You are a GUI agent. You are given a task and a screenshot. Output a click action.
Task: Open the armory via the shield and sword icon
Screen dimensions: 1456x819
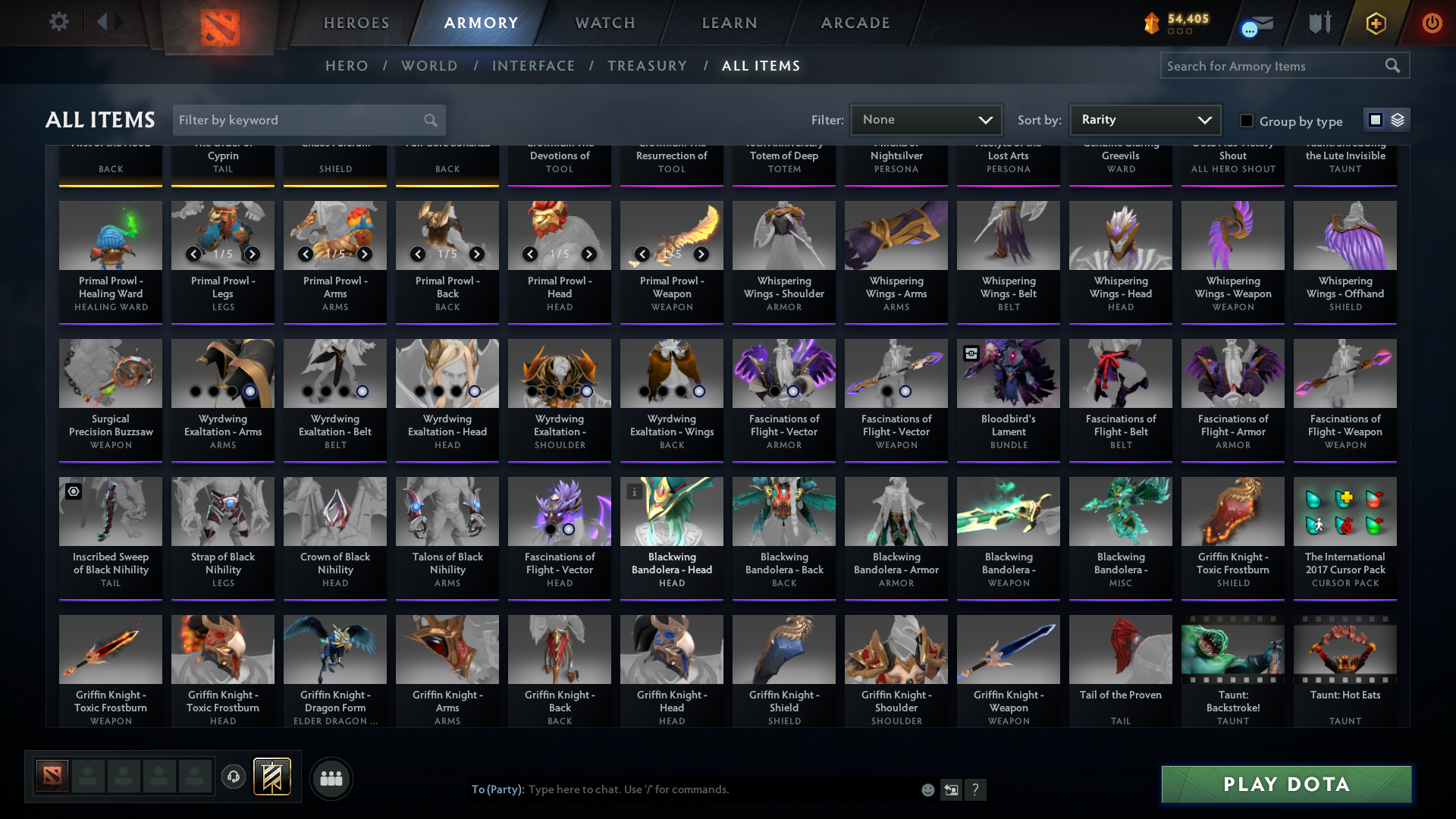[x=1318, y=23]
